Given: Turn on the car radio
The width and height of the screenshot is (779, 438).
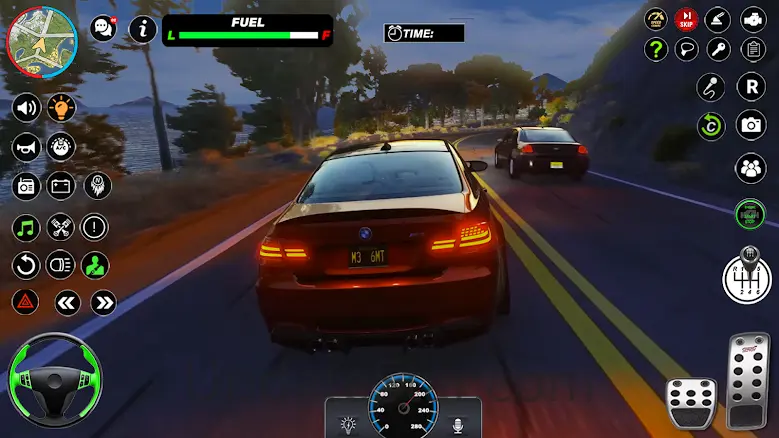Looking at the screenshot, I should (26, 186).
